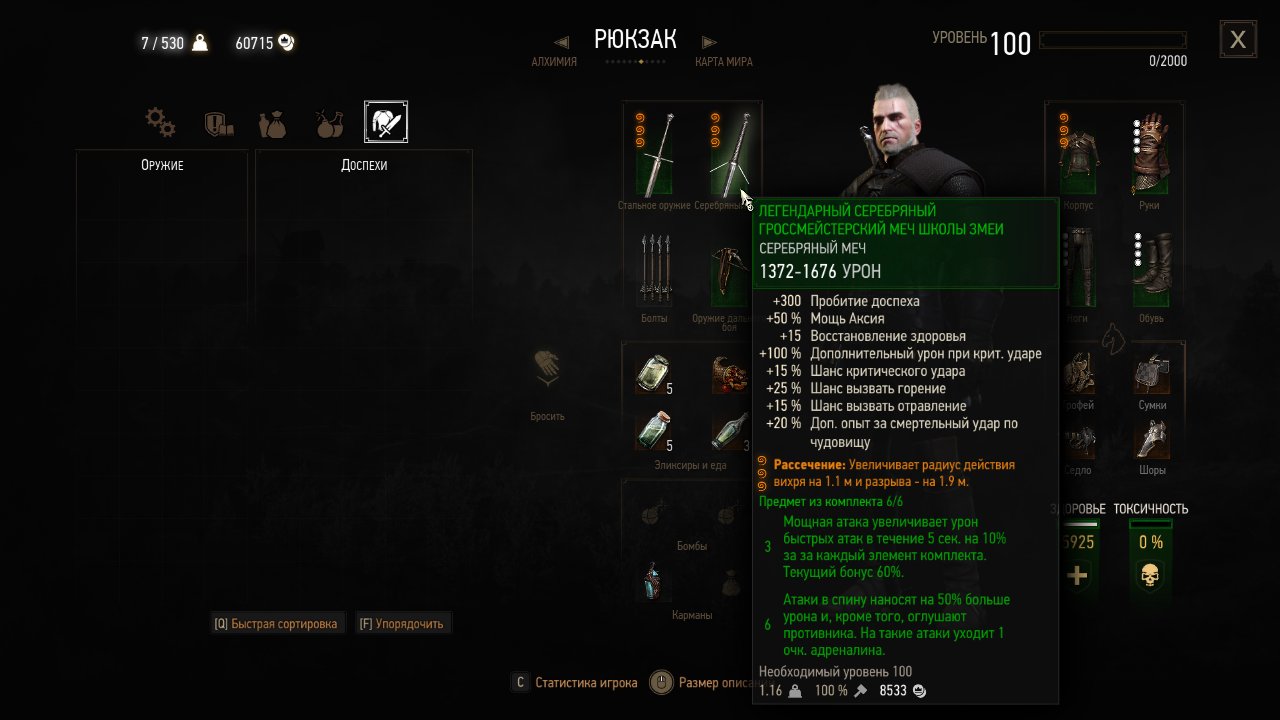Activate the Упорядочить button
1280x720 pixels.
pyautogui.click(x=404, y=624)
